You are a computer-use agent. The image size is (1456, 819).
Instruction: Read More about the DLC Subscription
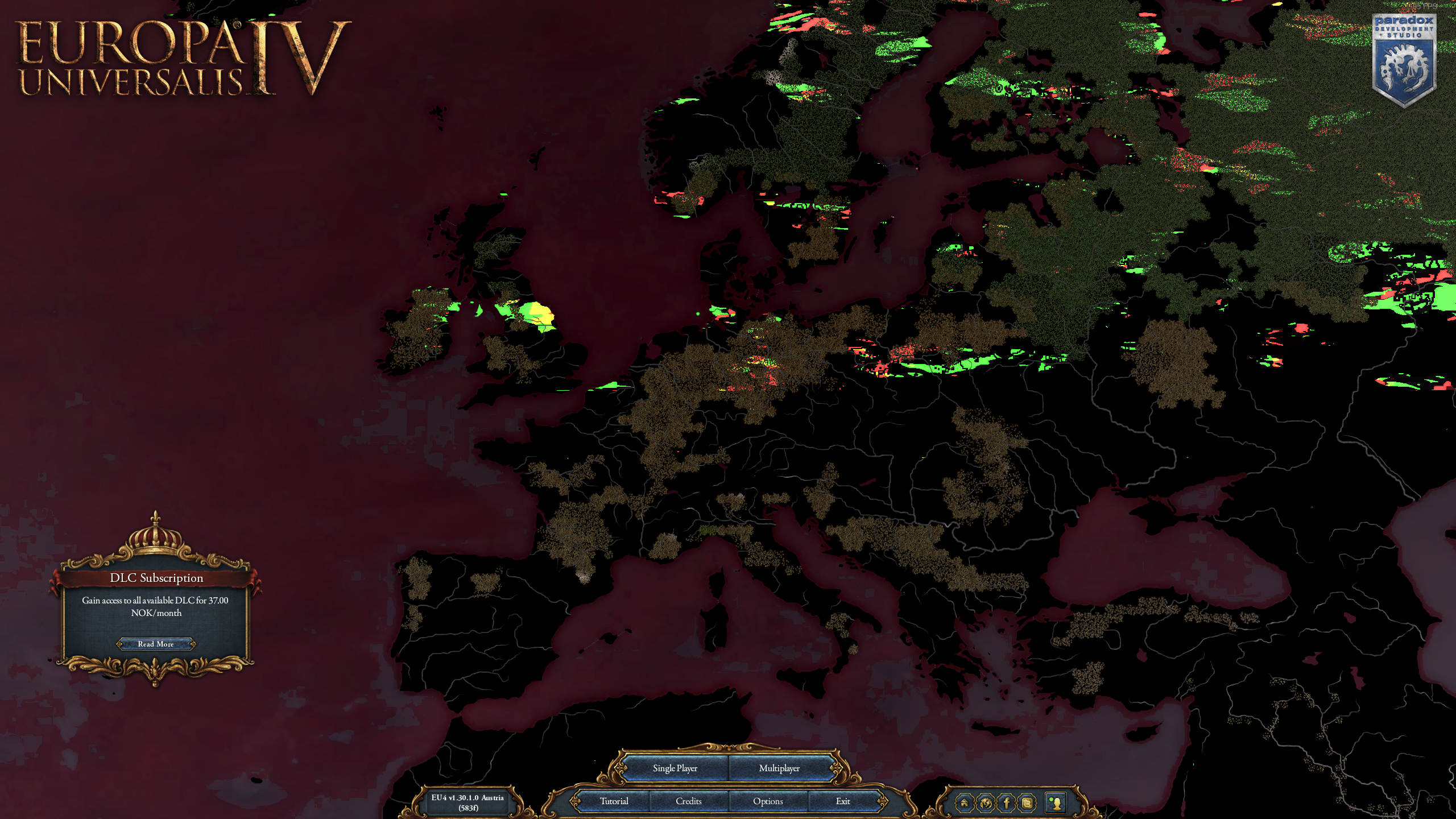[x=155, y=644]
